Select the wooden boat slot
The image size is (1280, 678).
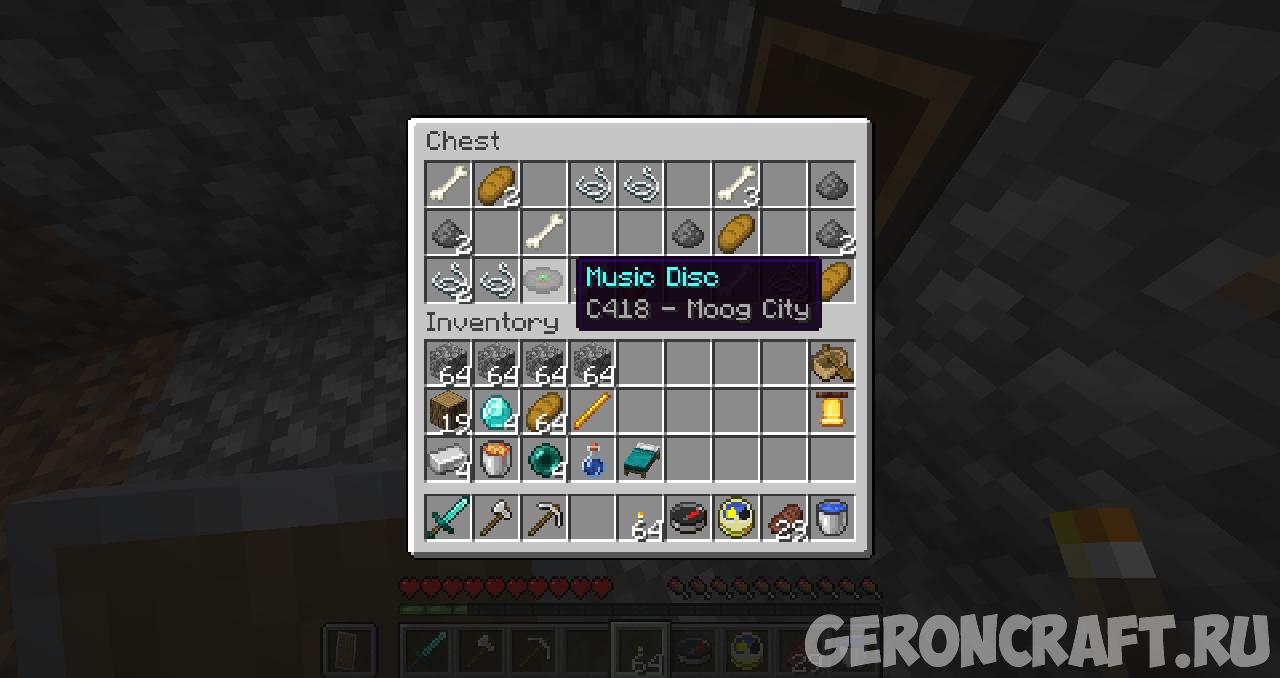tap(832, 363)
